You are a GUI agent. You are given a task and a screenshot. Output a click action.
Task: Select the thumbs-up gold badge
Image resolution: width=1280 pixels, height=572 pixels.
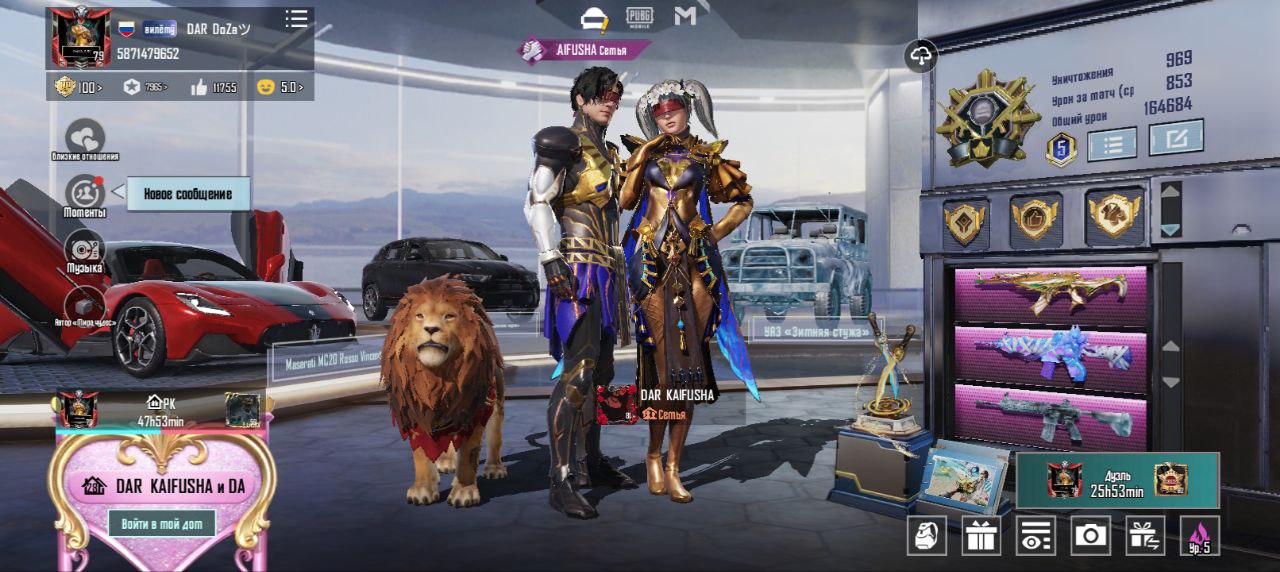point(1035,218)
